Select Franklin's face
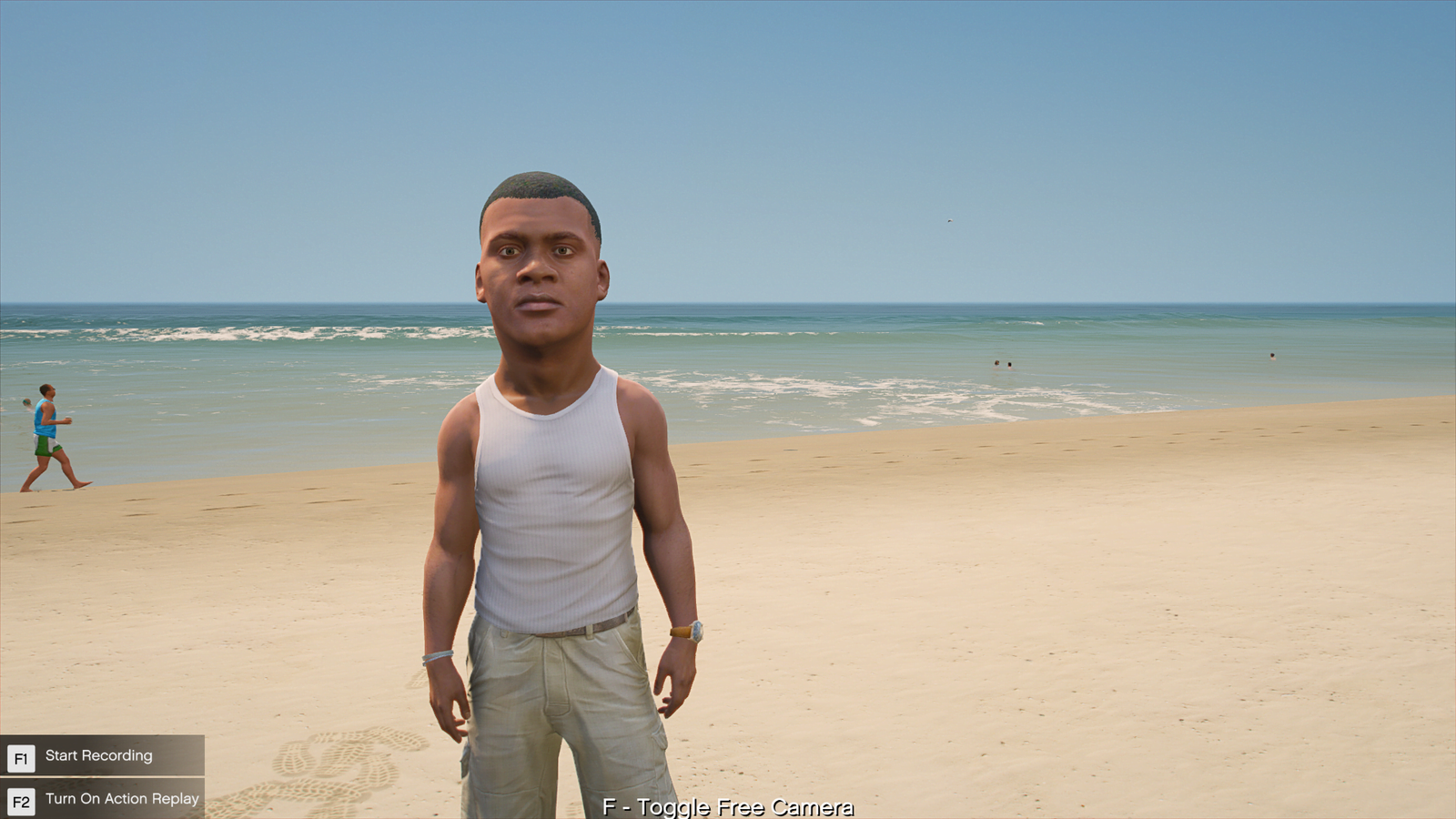Image resolution: width=1456 pixels, height=819 pixels. (538, 273)
